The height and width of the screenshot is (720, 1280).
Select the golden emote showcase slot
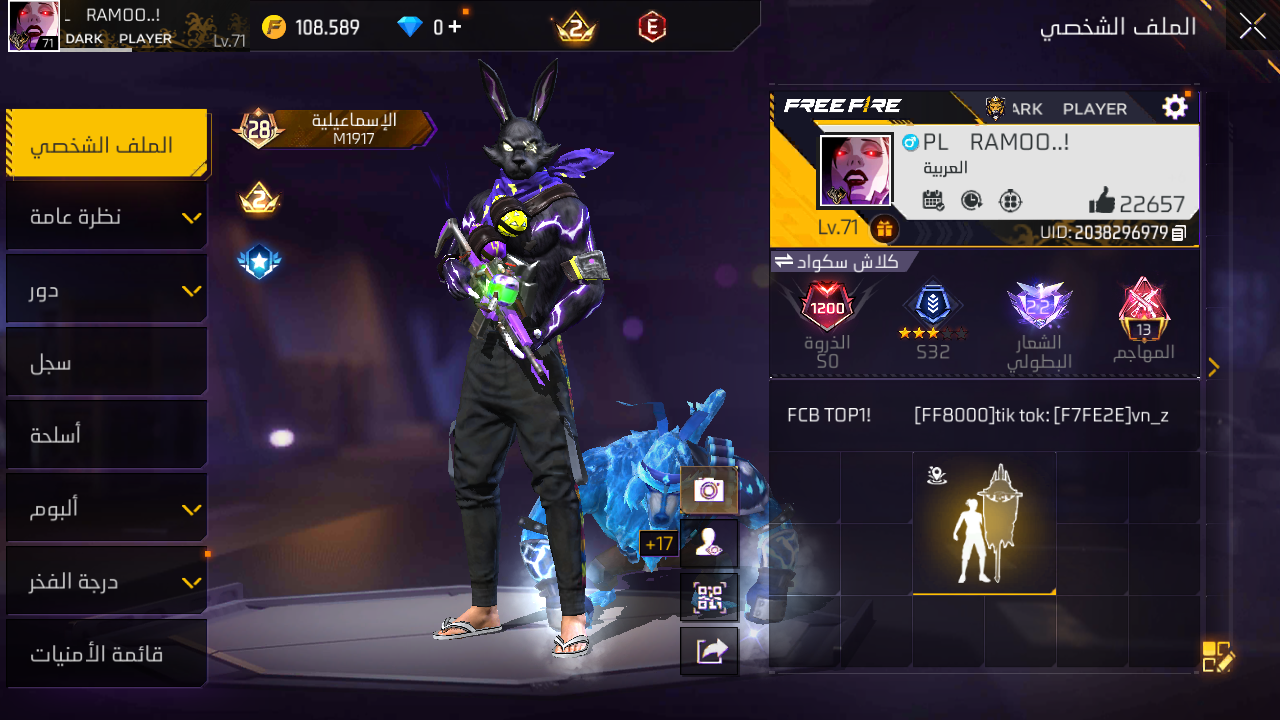tap(984, 522)
